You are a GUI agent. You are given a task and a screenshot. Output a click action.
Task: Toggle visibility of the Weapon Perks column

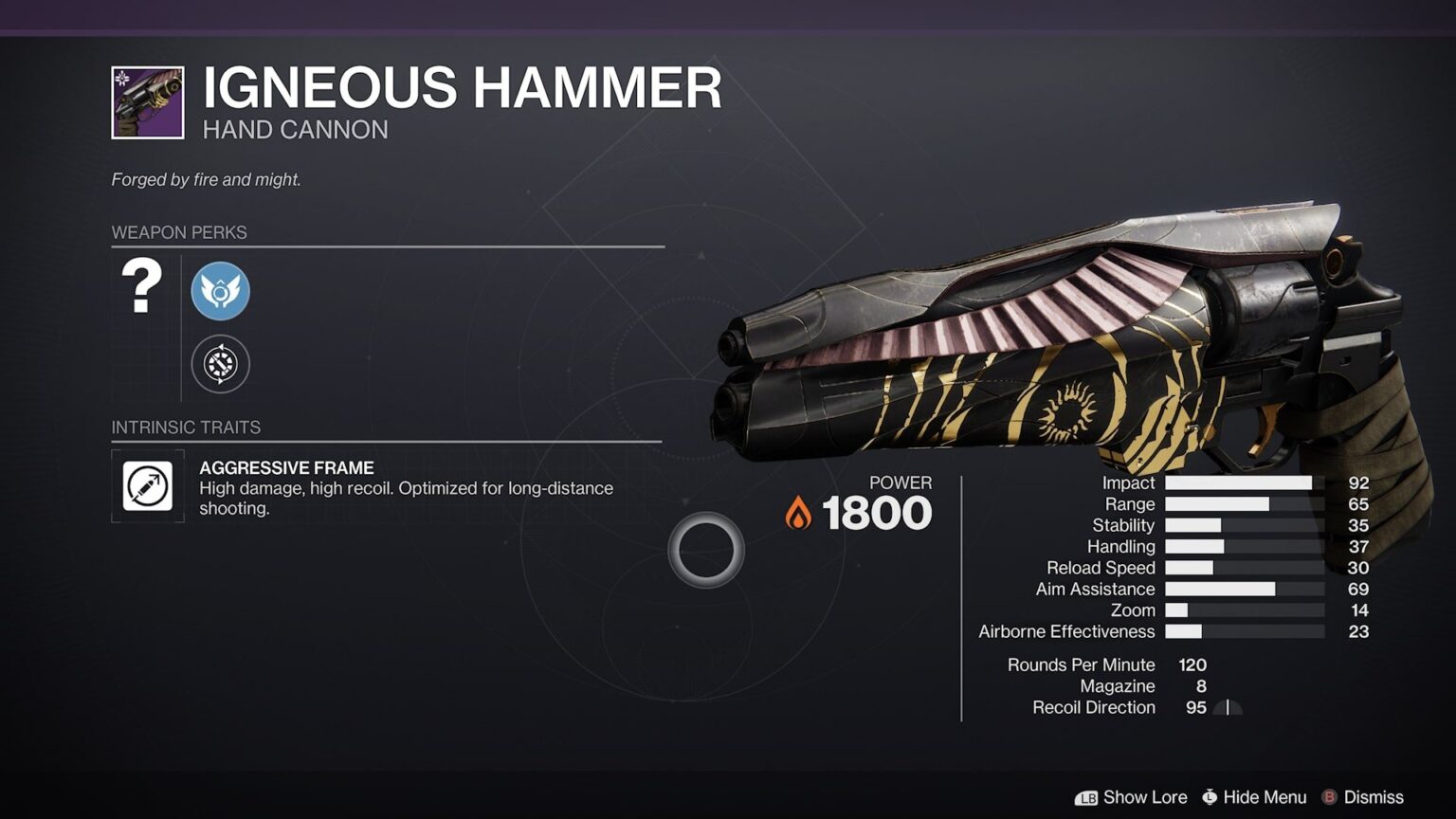(180, 232)
